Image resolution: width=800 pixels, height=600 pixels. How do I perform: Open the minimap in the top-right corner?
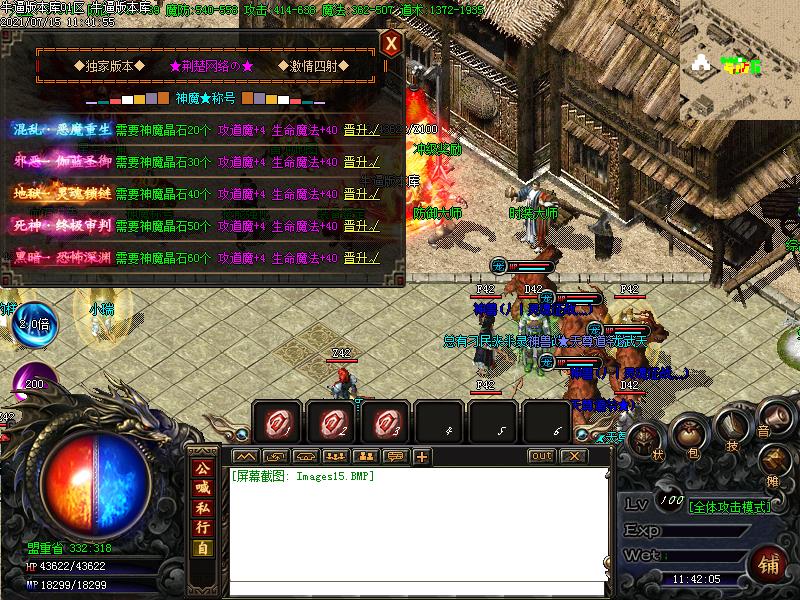pyautogui.click(x=740, y=60)
